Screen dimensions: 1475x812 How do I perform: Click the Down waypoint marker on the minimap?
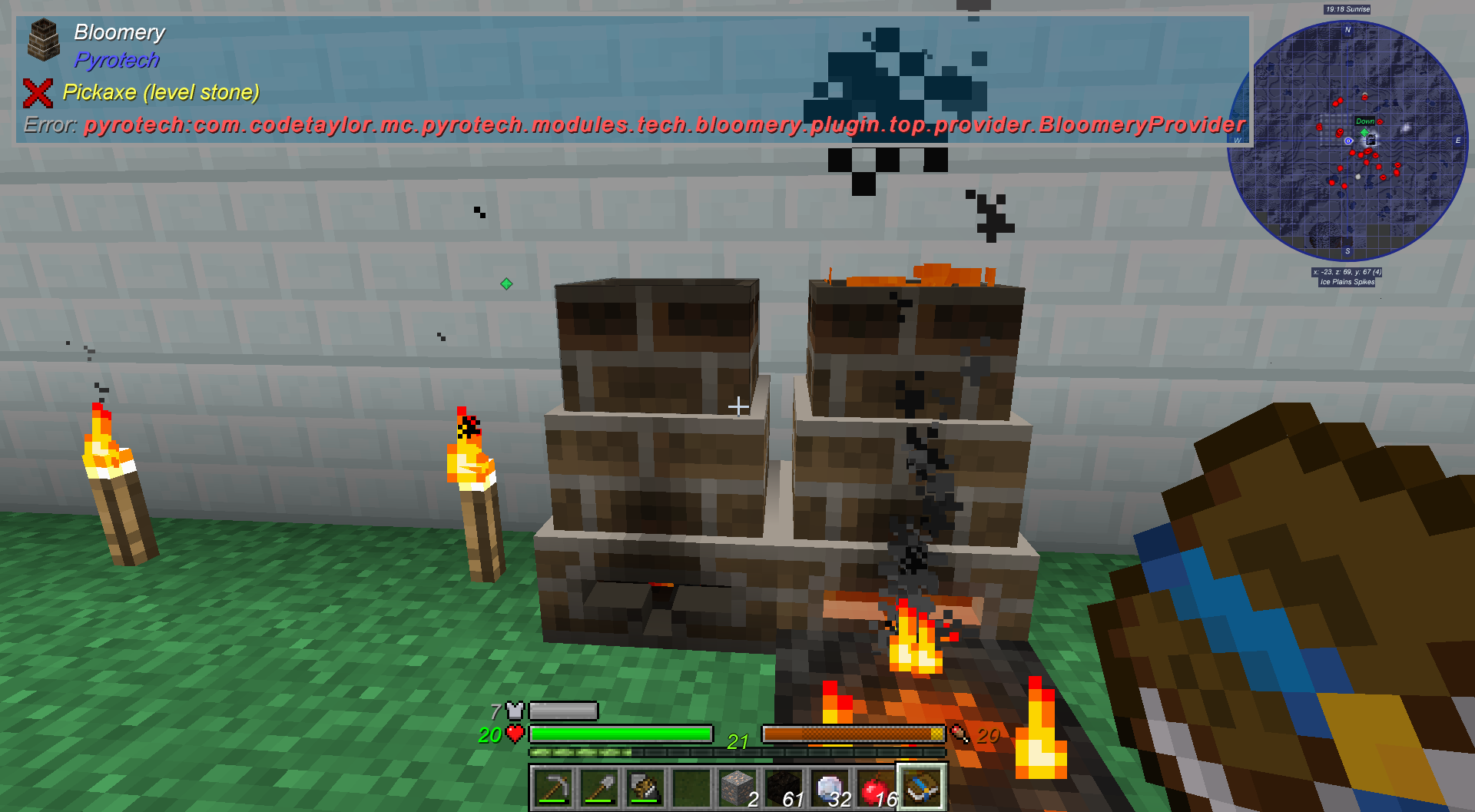1364,121
